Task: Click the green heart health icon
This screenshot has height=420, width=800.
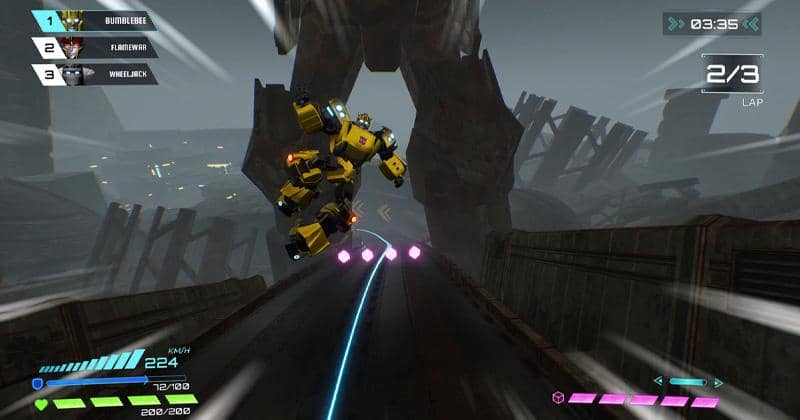Action: (39, 404)
